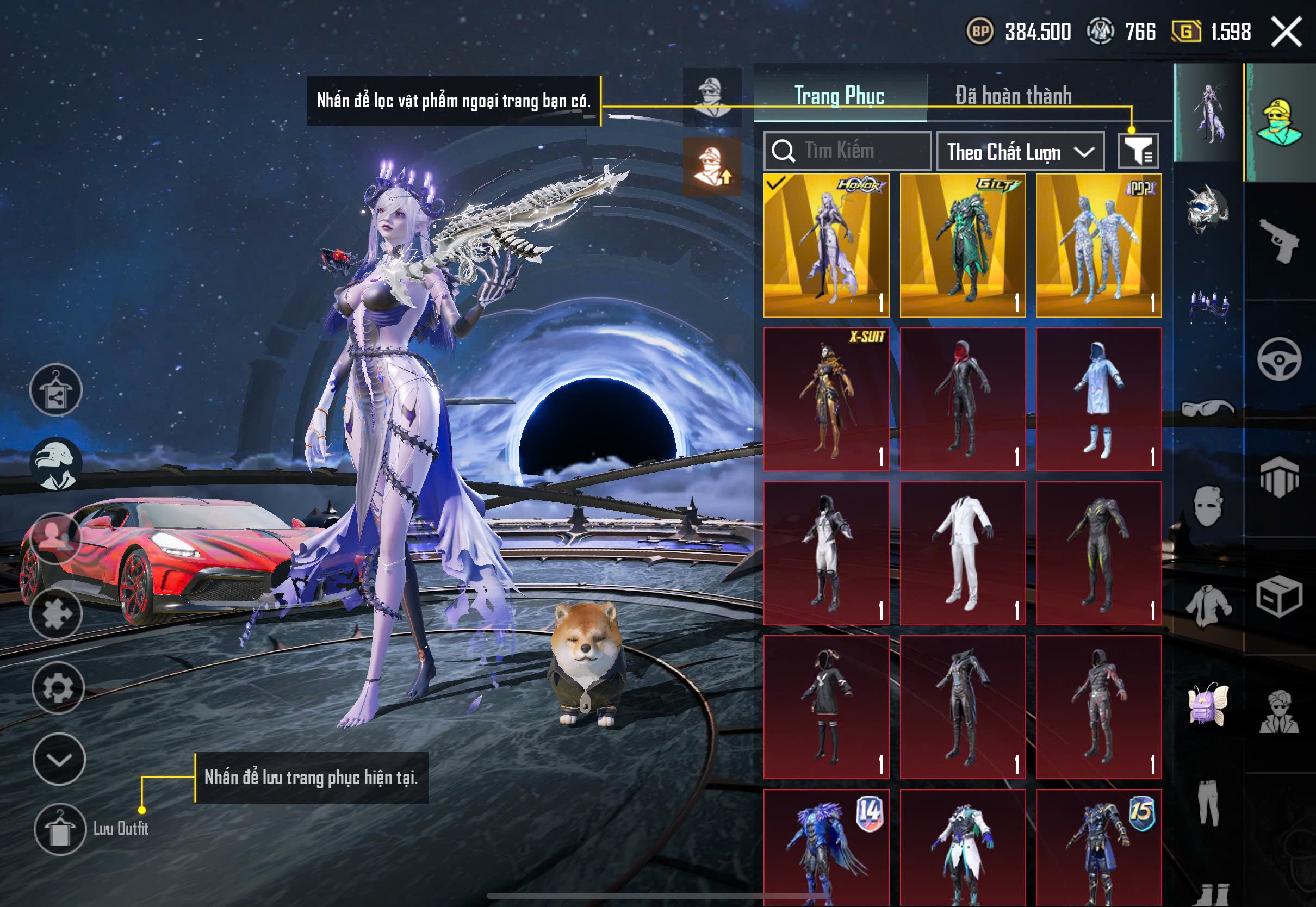Select the Honor purple dress outfit
Image resolution: width=1316 pixels, height=907 pixels.
click(x=826, y=245)
